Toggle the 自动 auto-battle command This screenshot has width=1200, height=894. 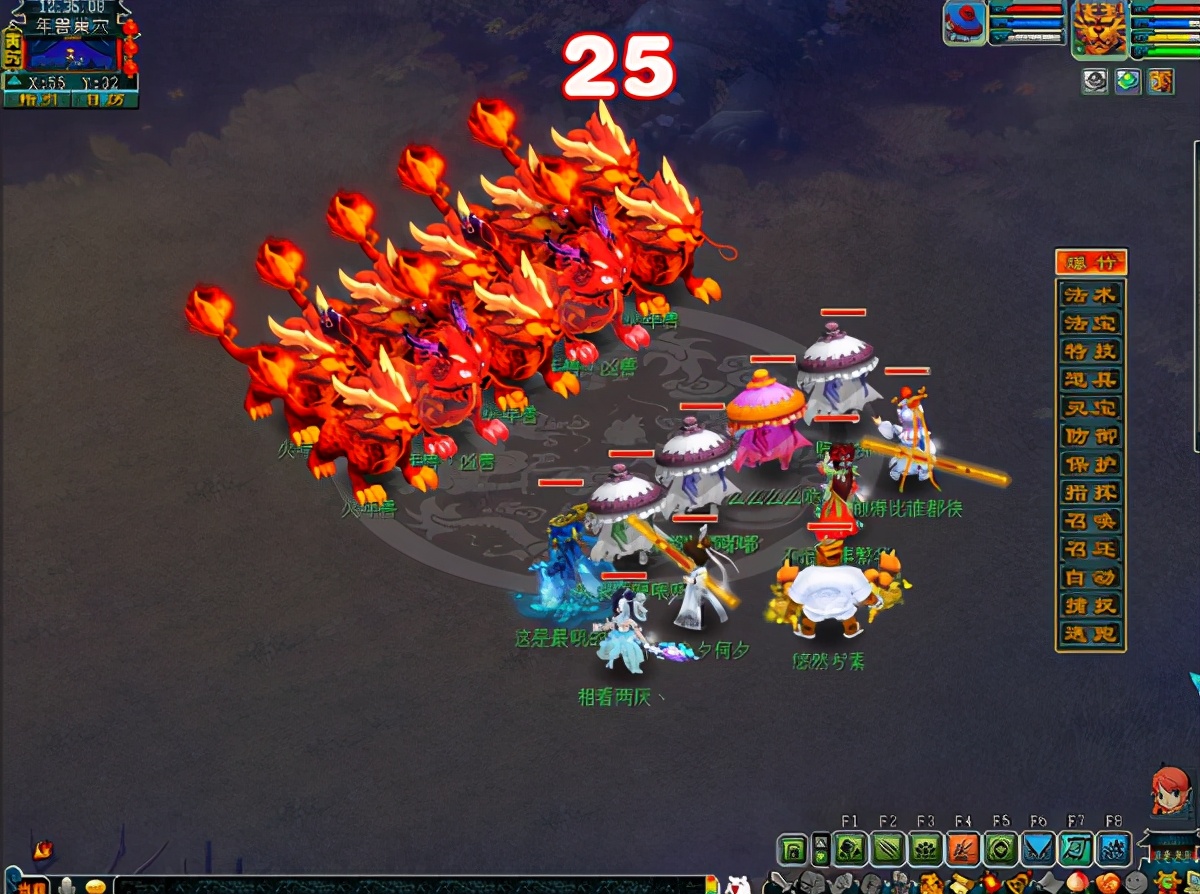(x=1091, y=578)
